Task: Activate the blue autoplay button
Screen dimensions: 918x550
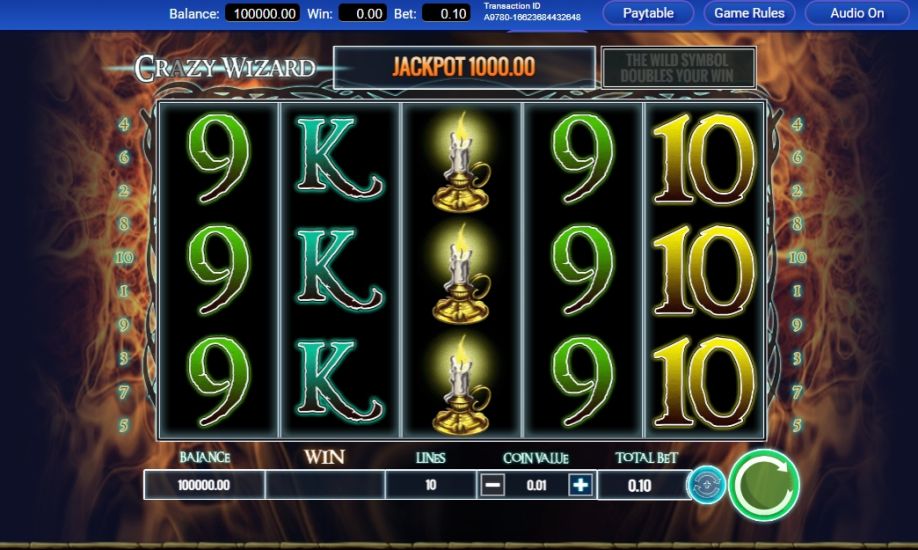Action: pos(706,485)
